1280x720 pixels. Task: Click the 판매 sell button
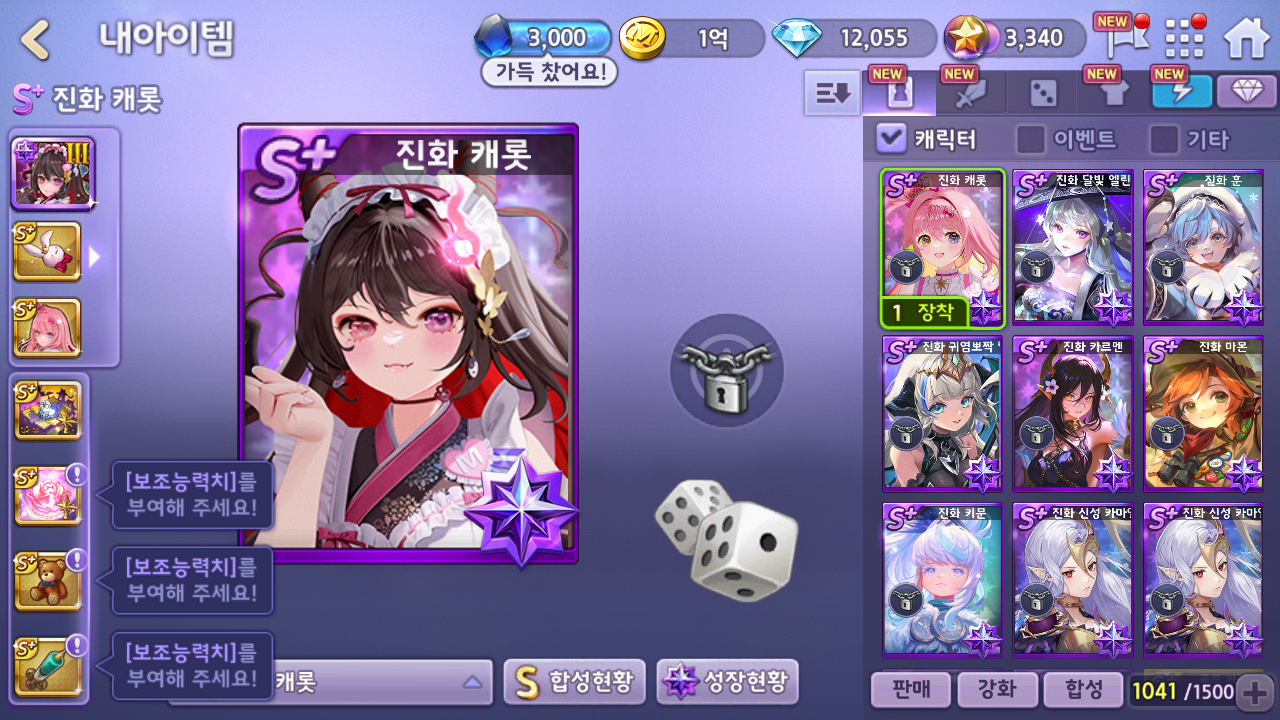click(909, 689)
